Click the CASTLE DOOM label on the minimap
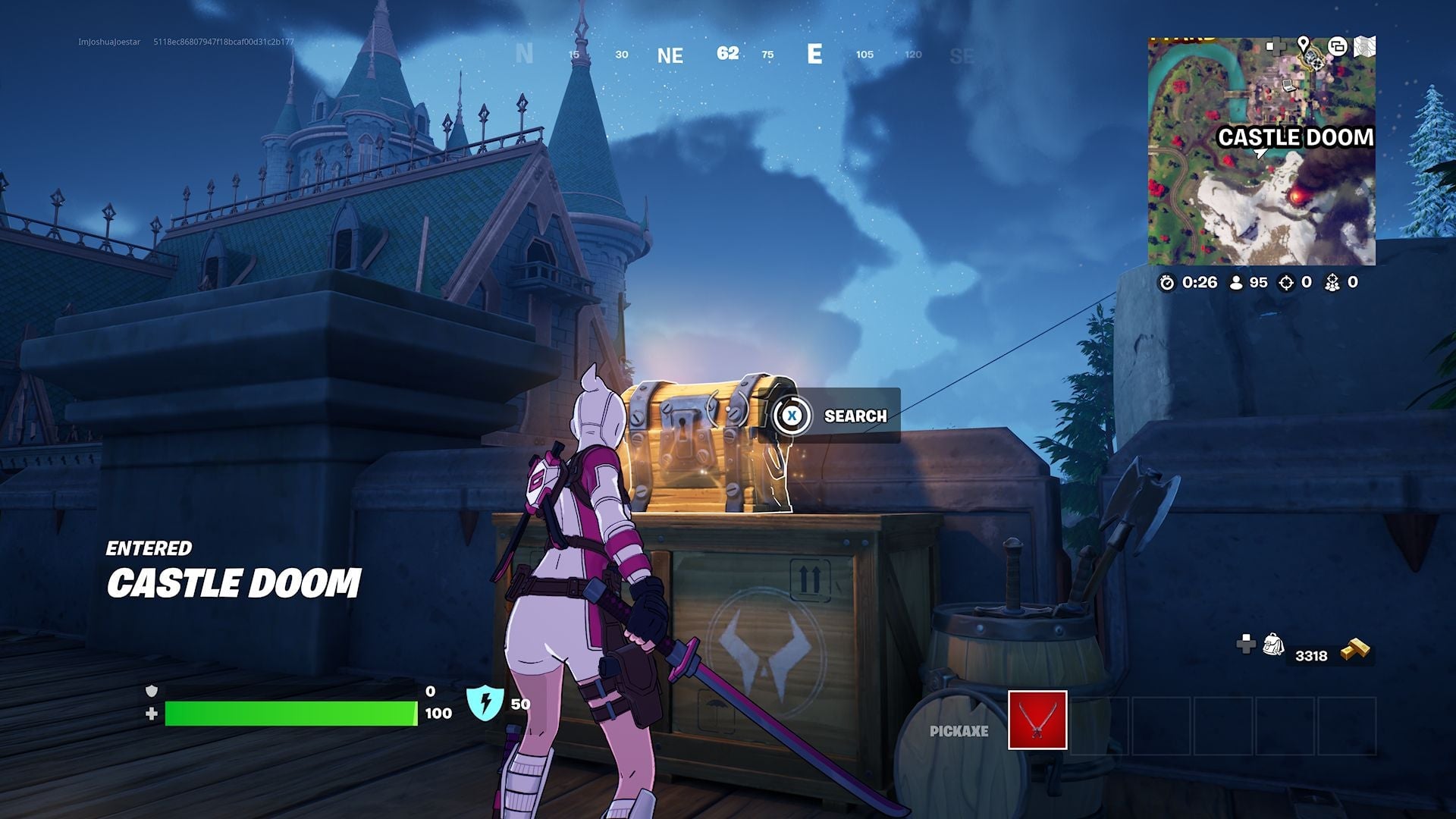 [1297, 137]
